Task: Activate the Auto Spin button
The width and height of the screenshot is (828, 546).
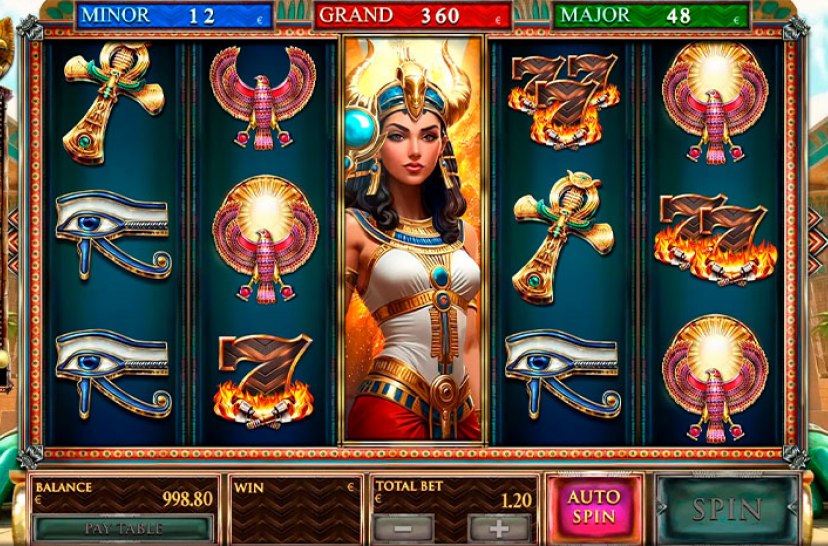Action: 593,508
